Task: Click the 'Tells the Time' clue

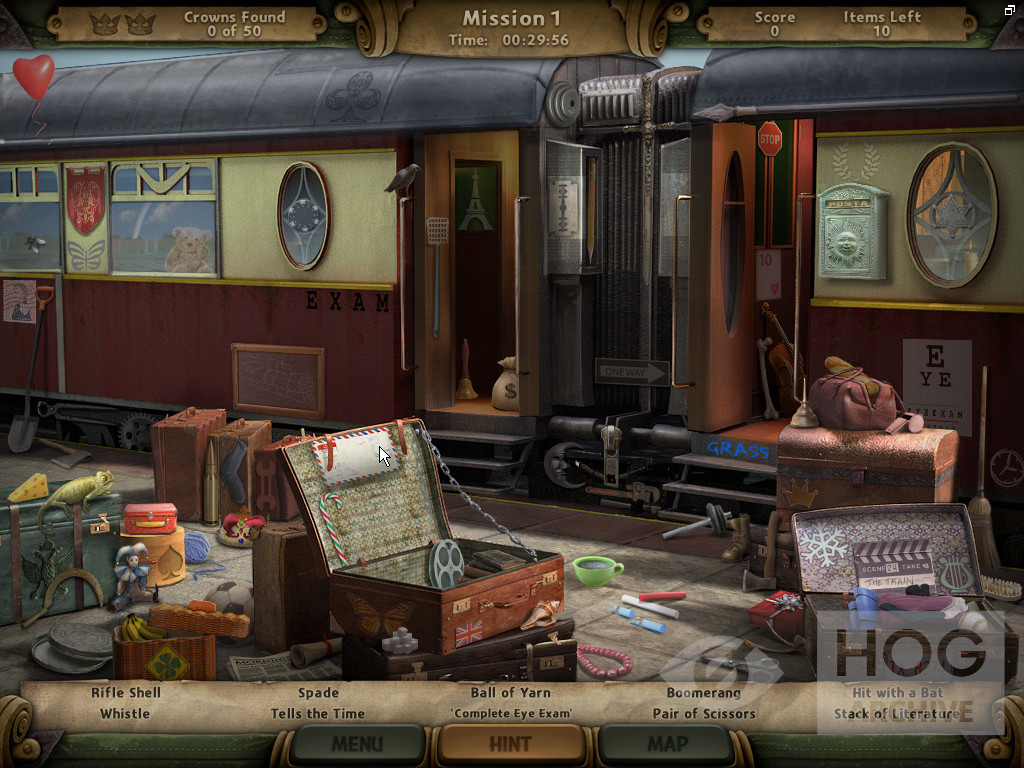Action: (x=318, y=714)
